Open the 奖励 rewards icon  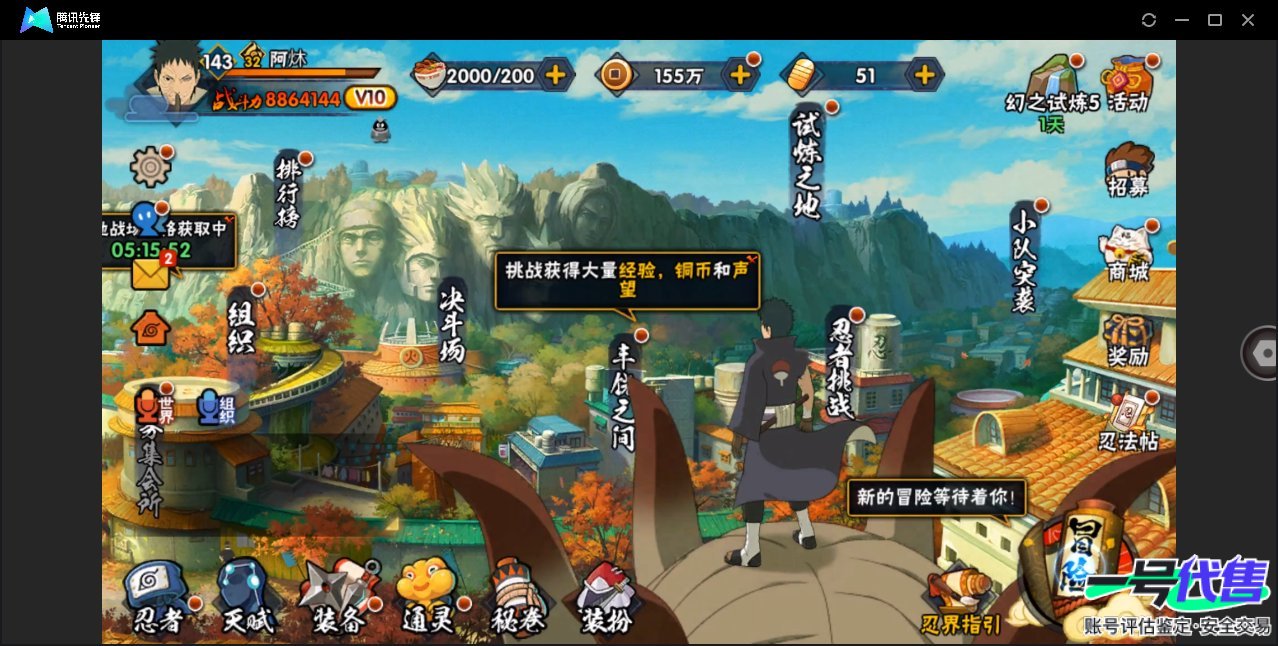pyautogui.click(x=1128, y=340)
